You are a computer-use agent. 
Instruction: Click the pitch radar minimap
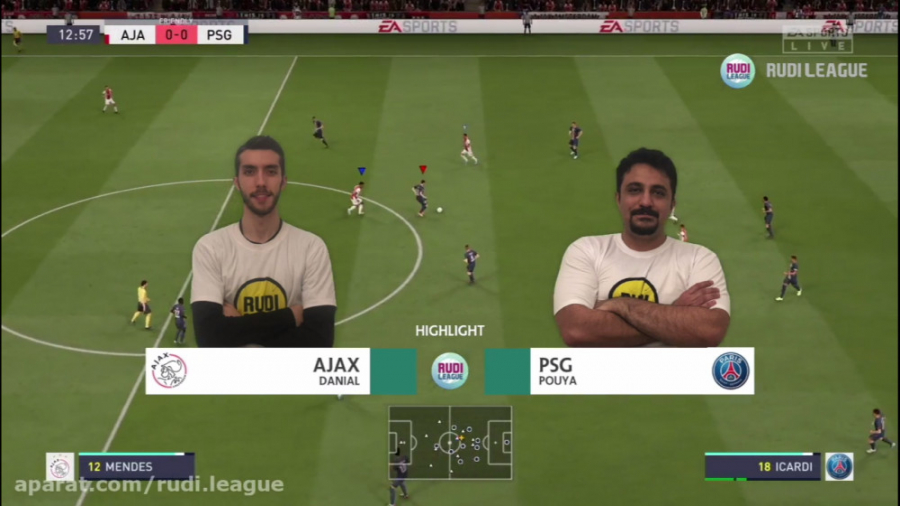click(x=450, y=442)
